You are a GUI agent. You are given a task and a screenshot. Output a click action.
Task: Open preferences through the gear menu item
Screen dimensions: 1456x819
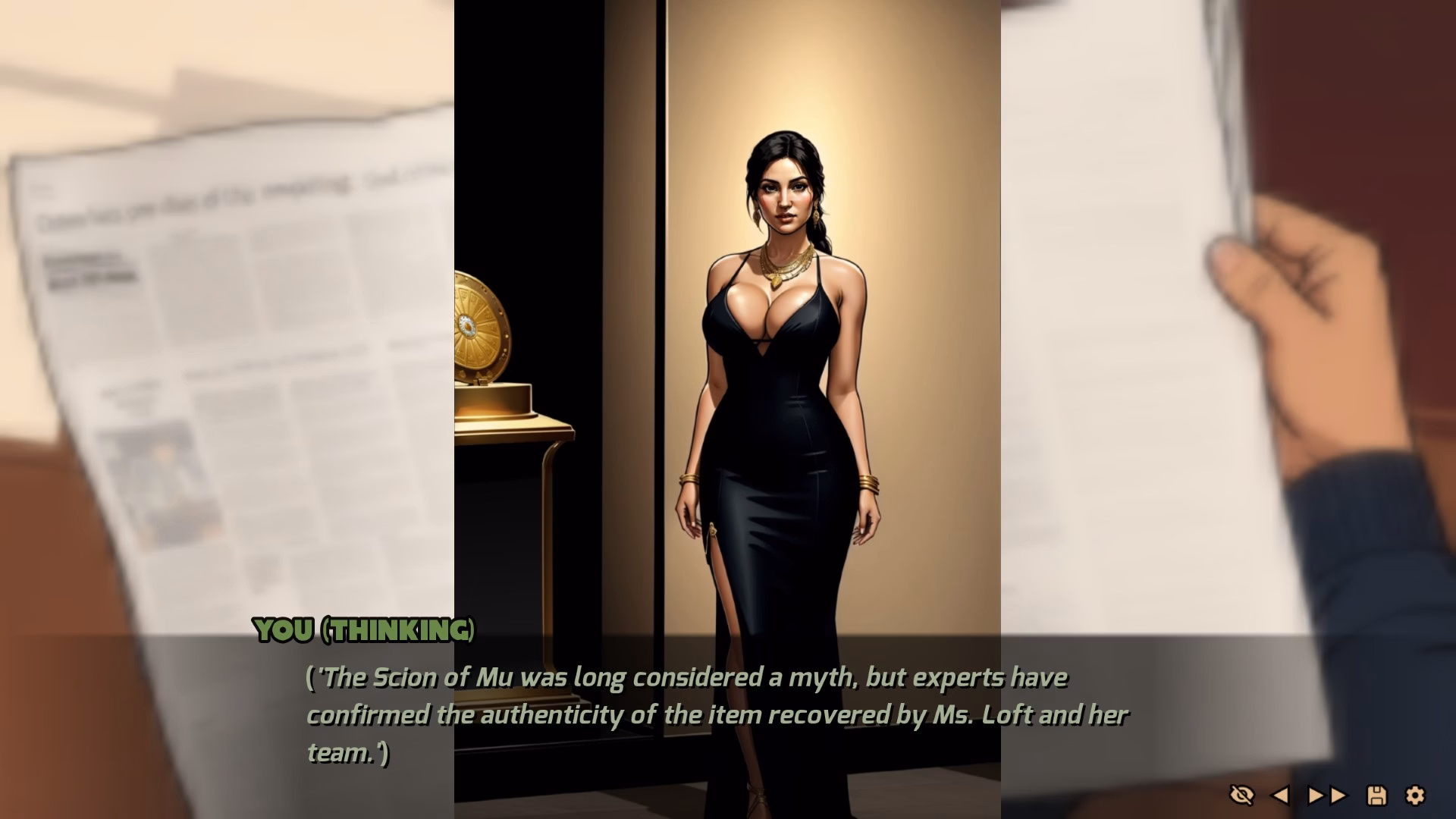[x=1415, y=795]
